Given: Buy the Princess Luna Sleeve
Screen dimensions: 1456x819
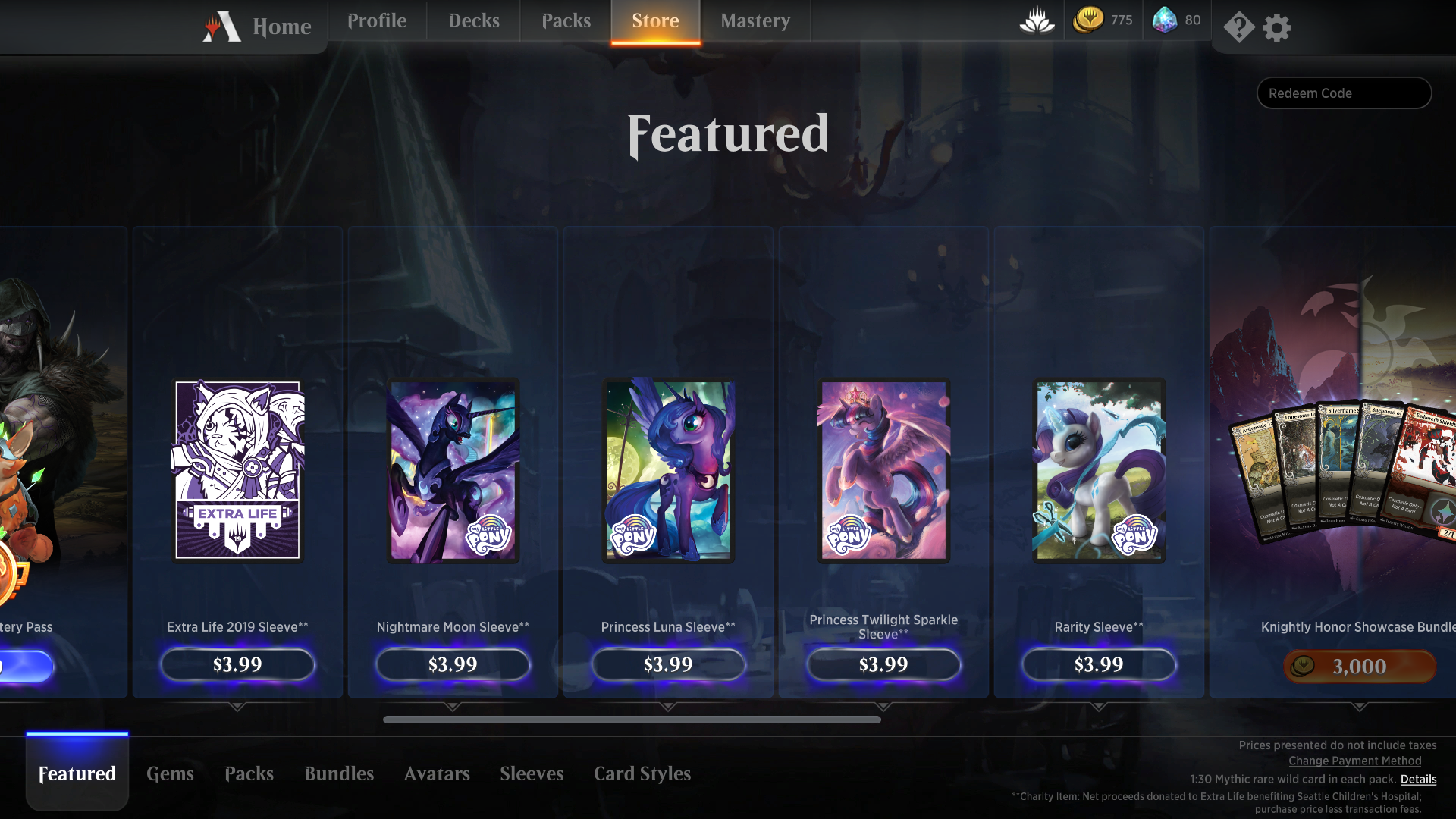Looking at the screenshot, I should click(668, 665).
